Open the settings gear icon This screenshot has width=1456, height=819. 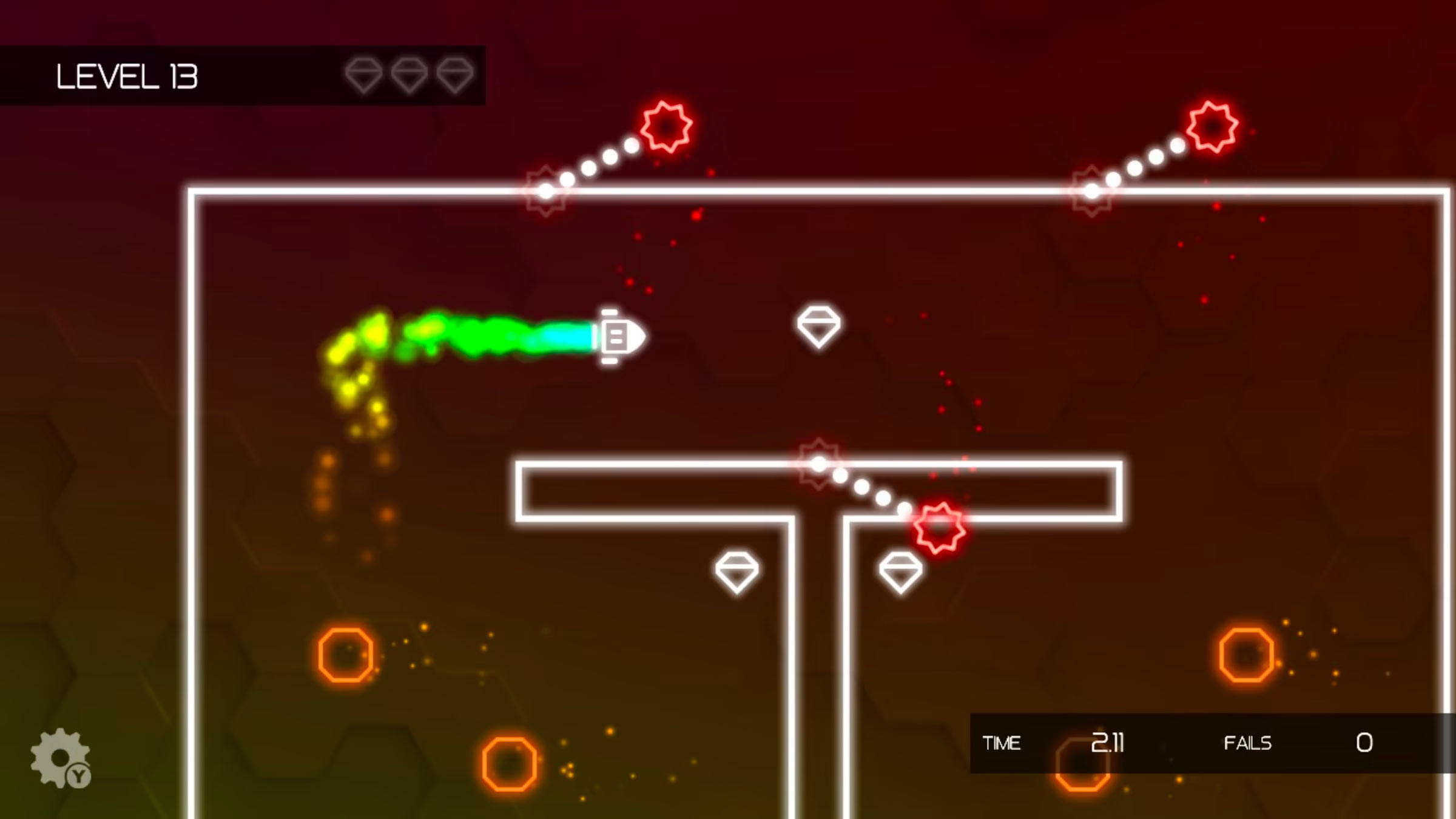pyautogui.click(x=60, y=758)
